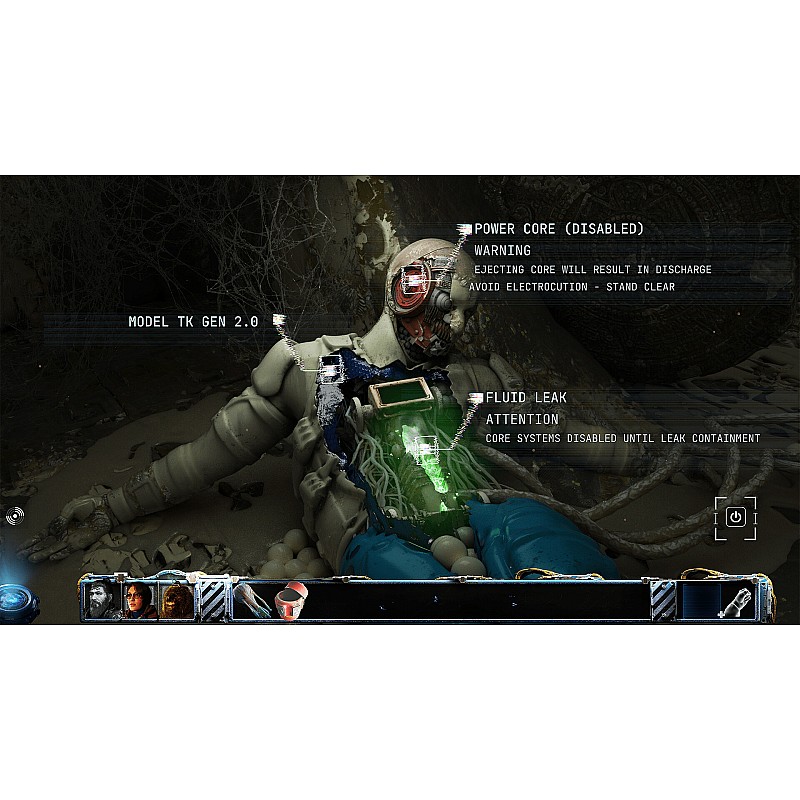800x800 pixels.
Task: Pick the red cup item in inventory
Action: coord(291,601)
